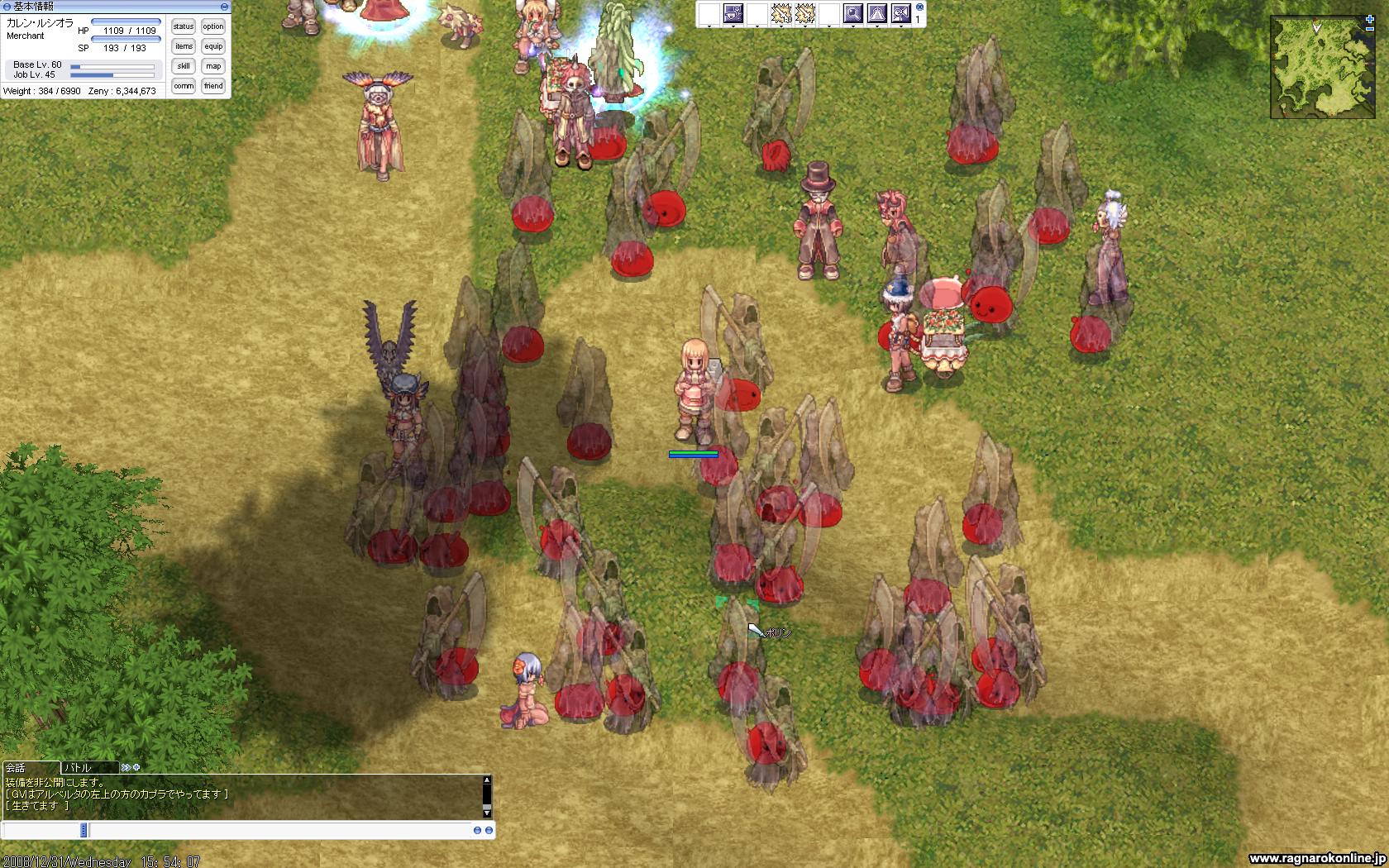Open the equip window
The width and height of the screenshot is (1389, 868).
pyautogui.click(x=213, y=46)
